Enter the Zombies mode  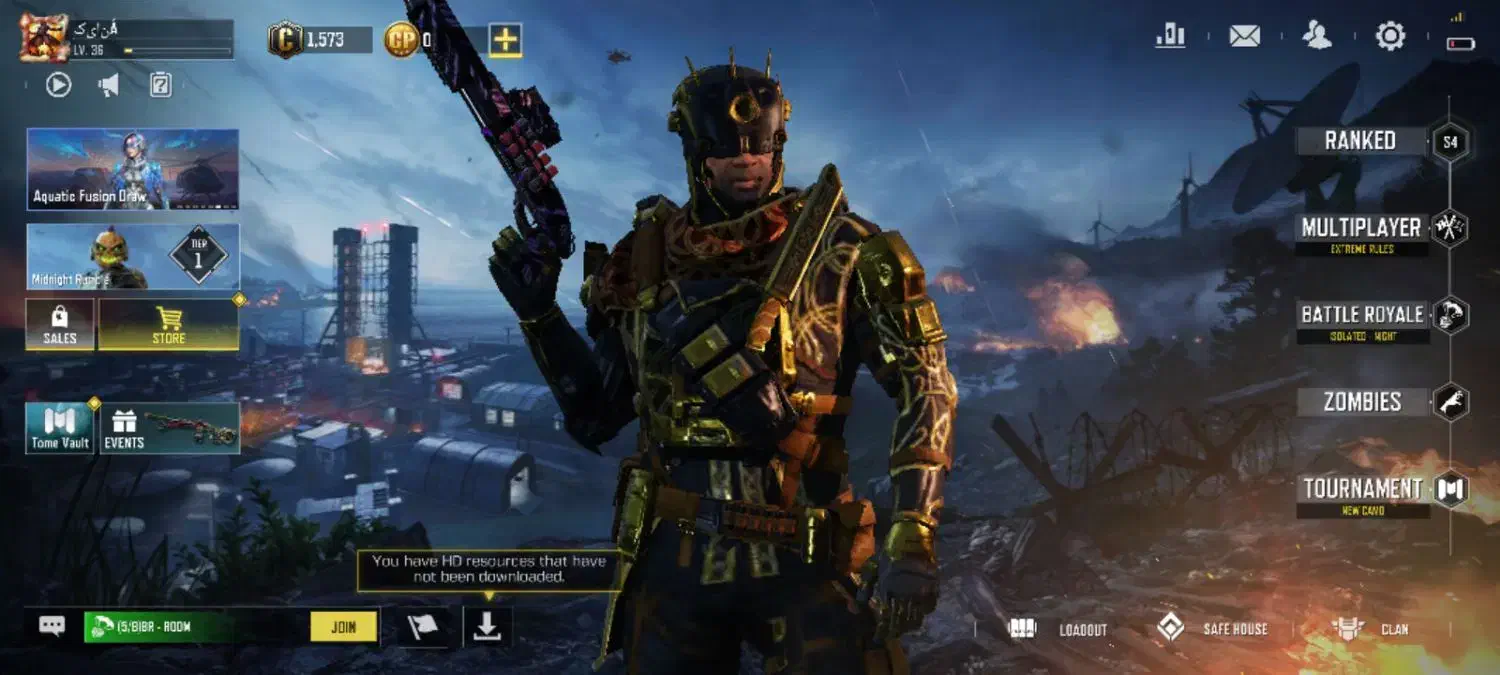point(1362,402)
